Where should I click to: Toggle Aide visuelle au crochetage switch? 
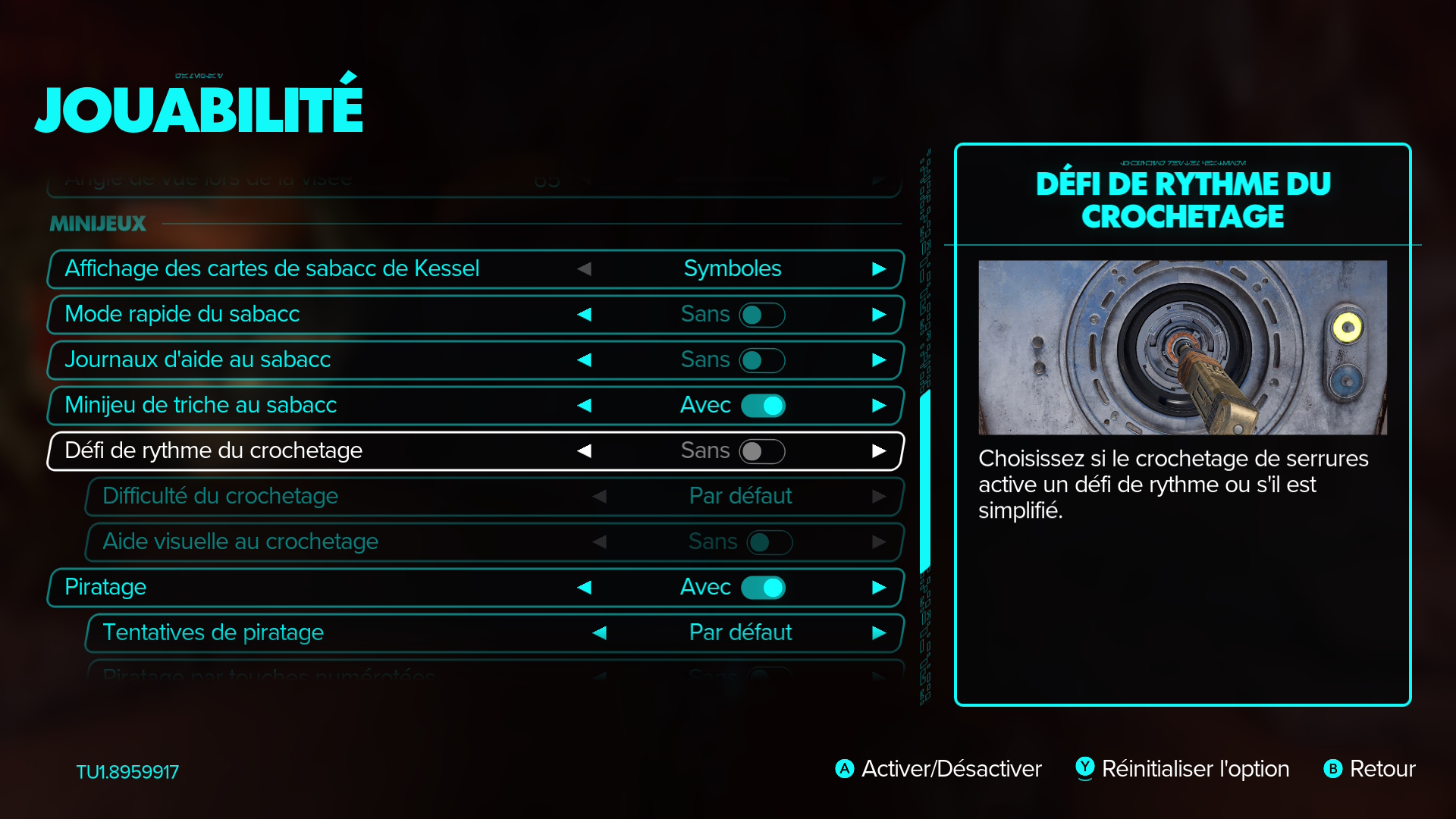[x=769, y=542]
